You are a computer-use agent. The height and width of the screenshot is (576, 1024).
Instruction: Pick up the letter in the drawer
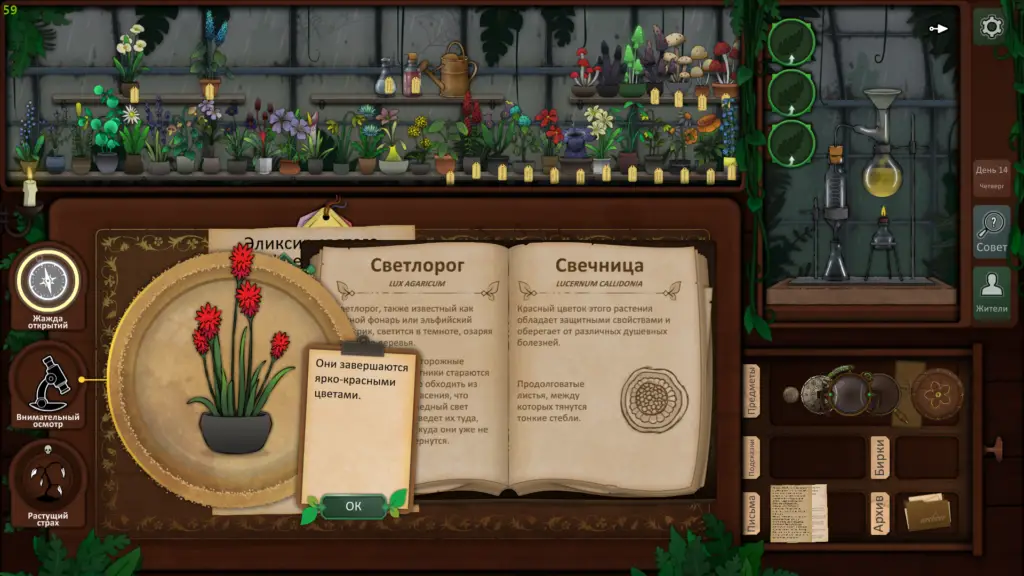pos(798,513)
